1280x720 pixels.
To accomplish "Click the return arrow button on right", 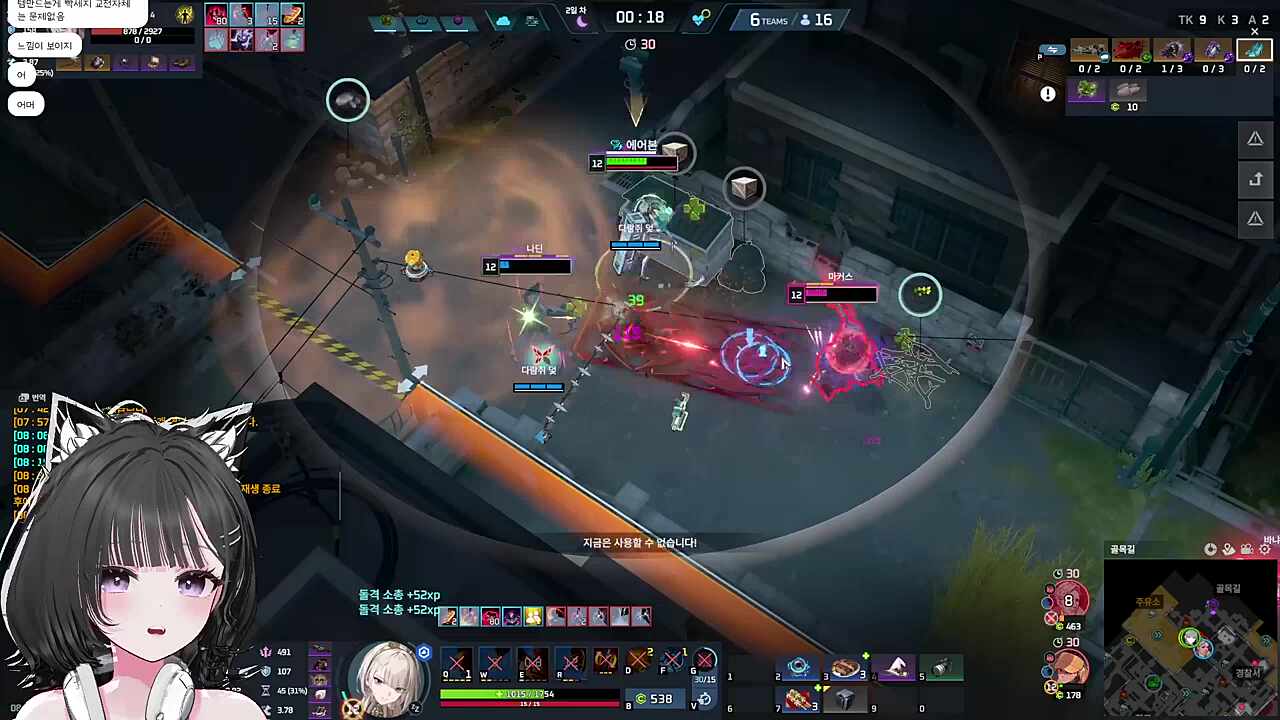I will pyautogui.click(x=1255, y=180).
